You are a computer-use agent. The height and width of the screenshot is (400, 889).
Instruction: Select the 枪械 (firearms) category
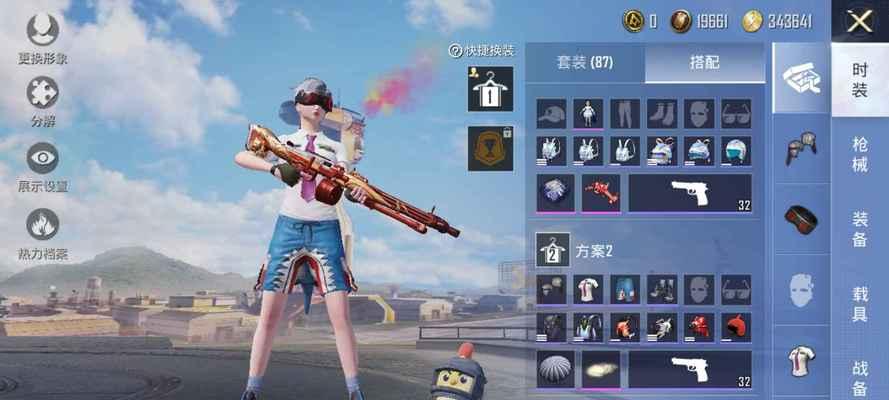859,155
